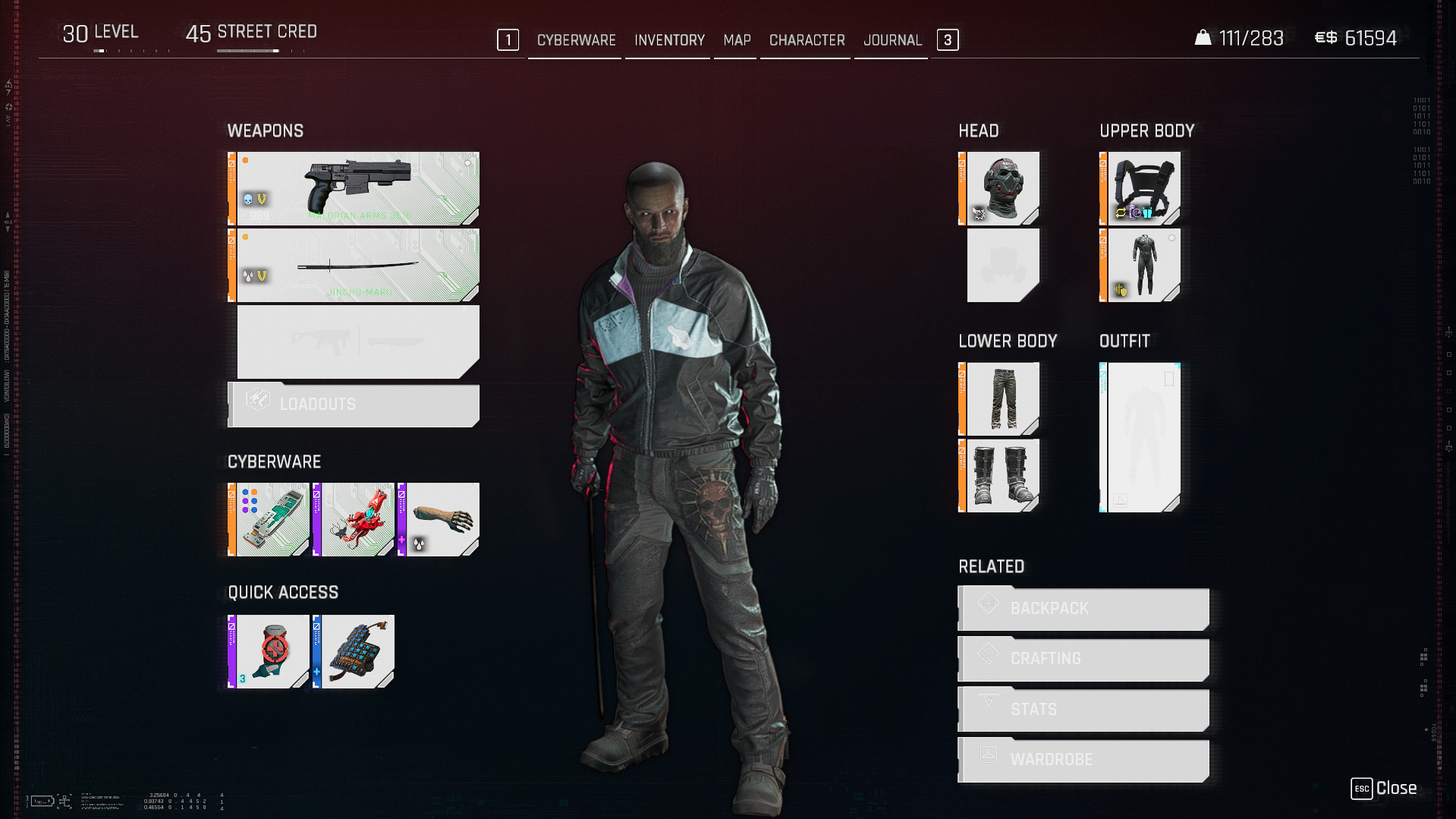Open the Crafting menu
1456x819 pixels.
[1083, 659]
